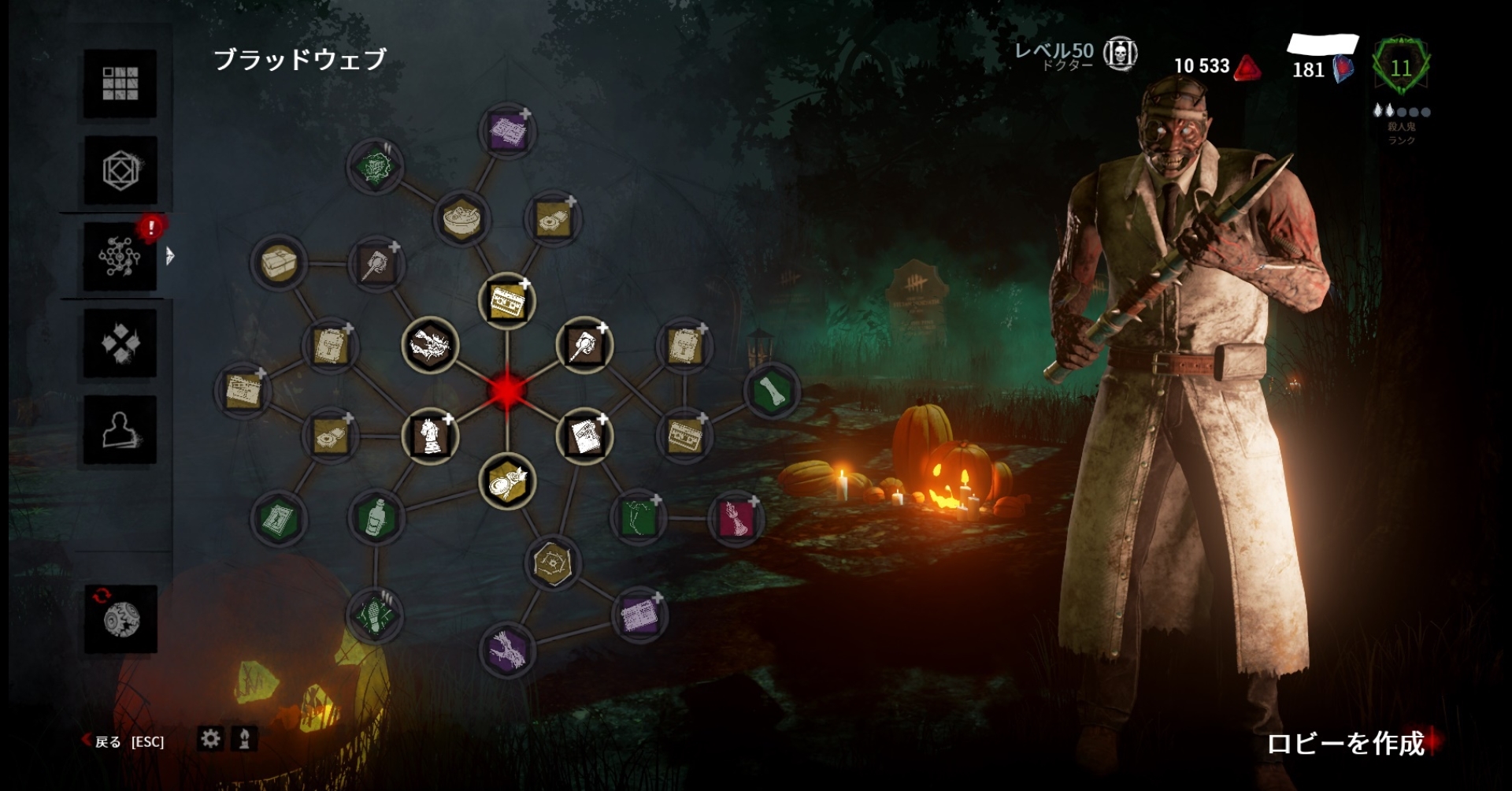Purchase the green photograph node
The image size is (1512, 791).
(x=277, y=519)
